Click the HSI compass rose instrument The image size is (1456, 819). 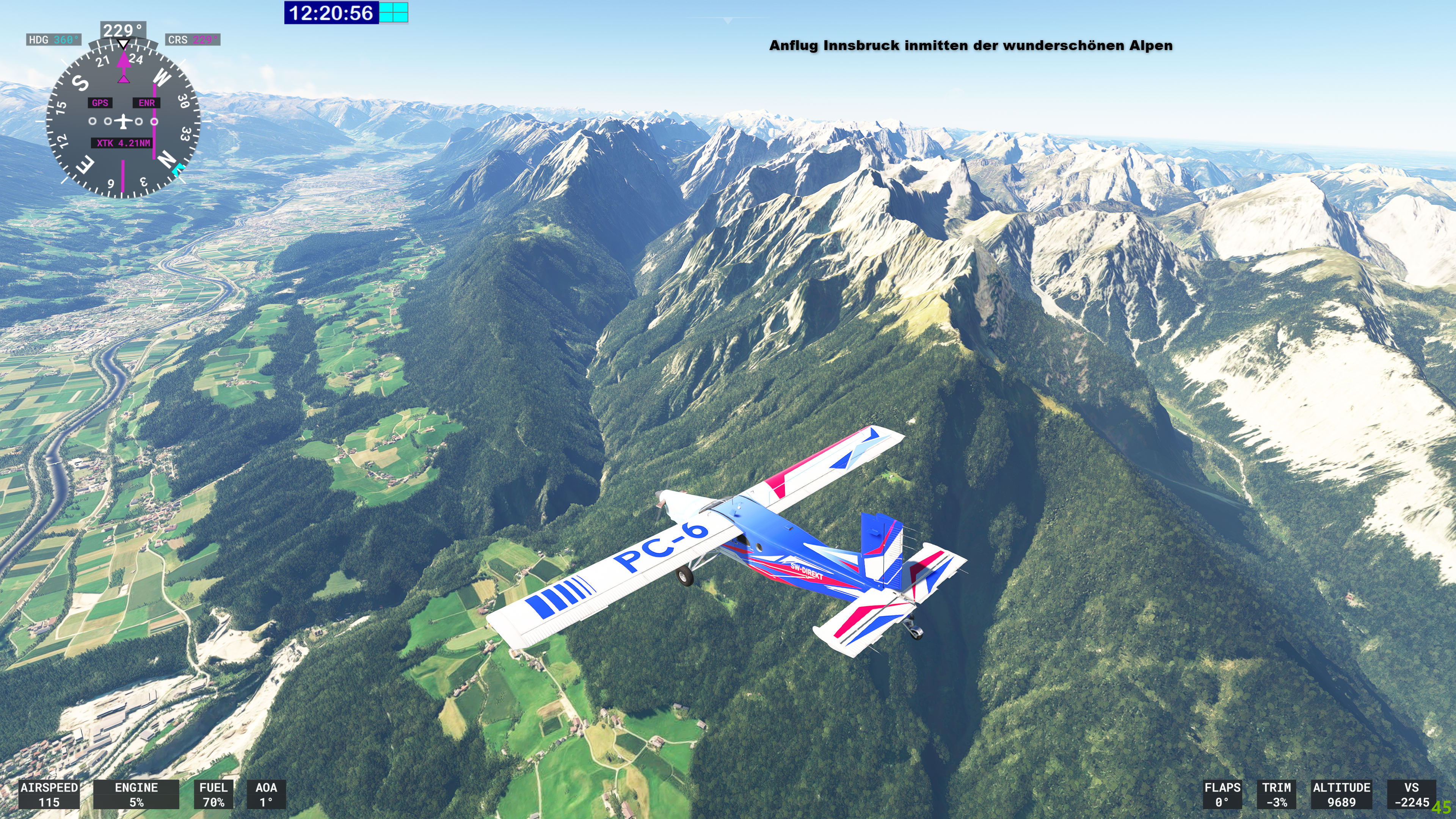coord(122,121)
